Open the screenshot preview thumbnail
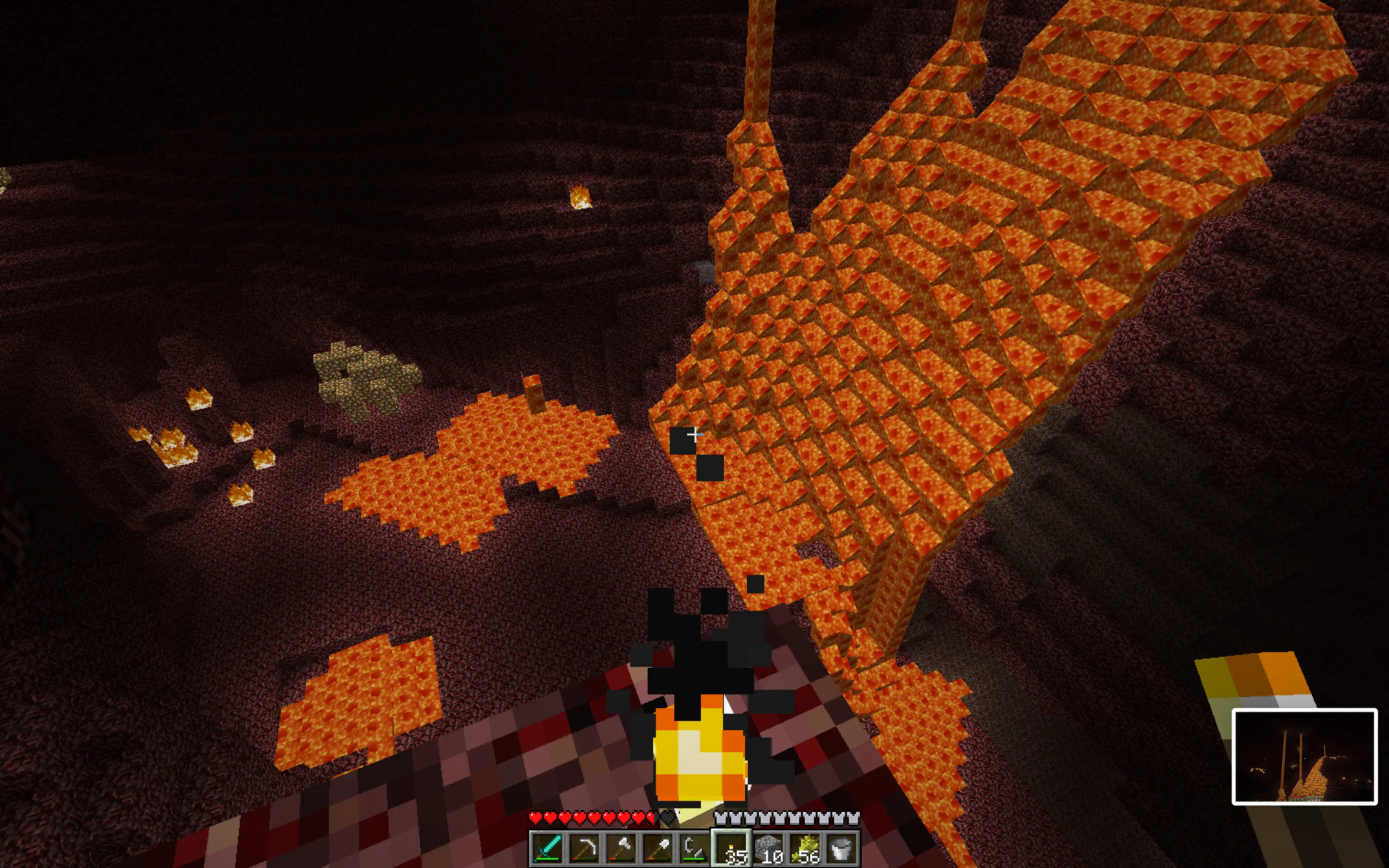The image size is (1389, 868). (1304, 756)
